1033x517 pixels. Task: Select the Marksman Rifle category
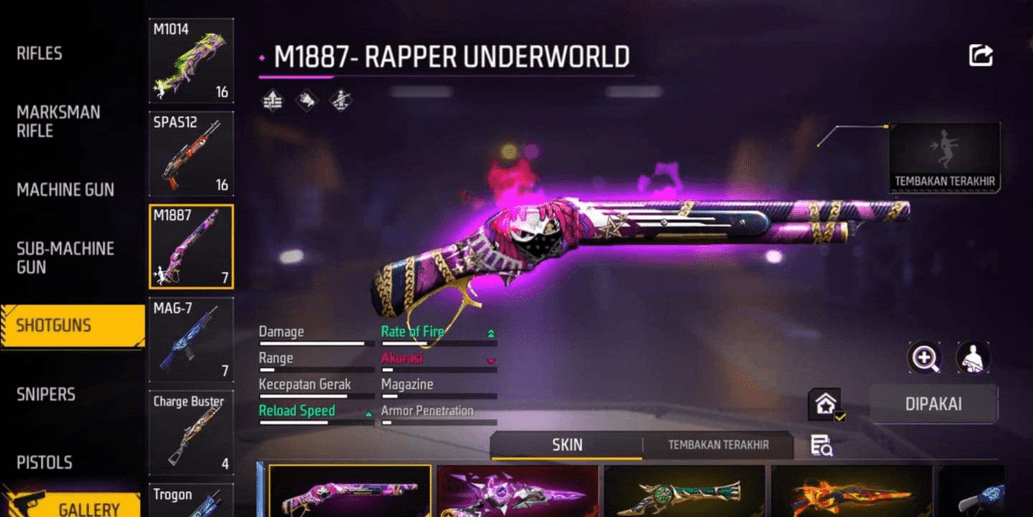pos(58,121)
